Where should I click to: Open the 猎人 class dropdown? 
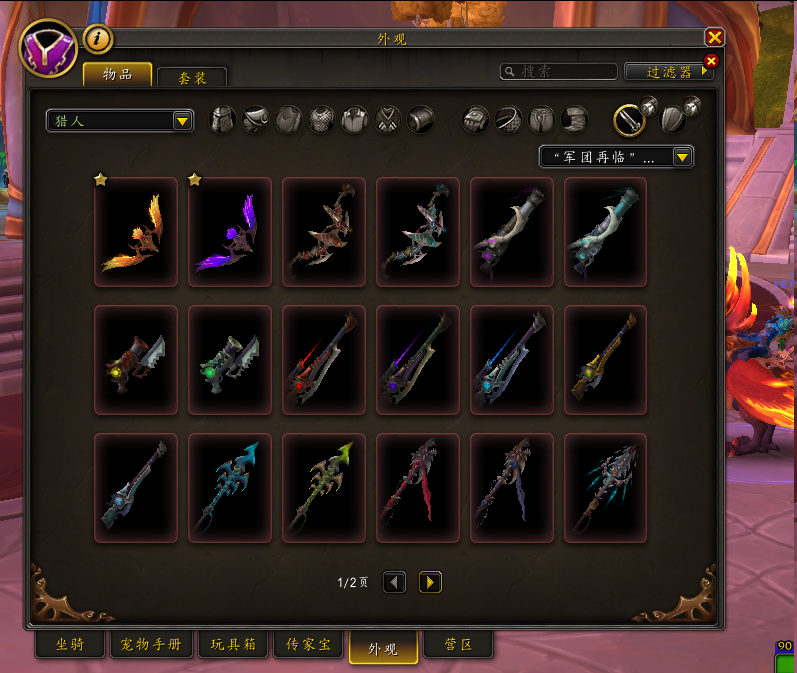coord(120,121)
